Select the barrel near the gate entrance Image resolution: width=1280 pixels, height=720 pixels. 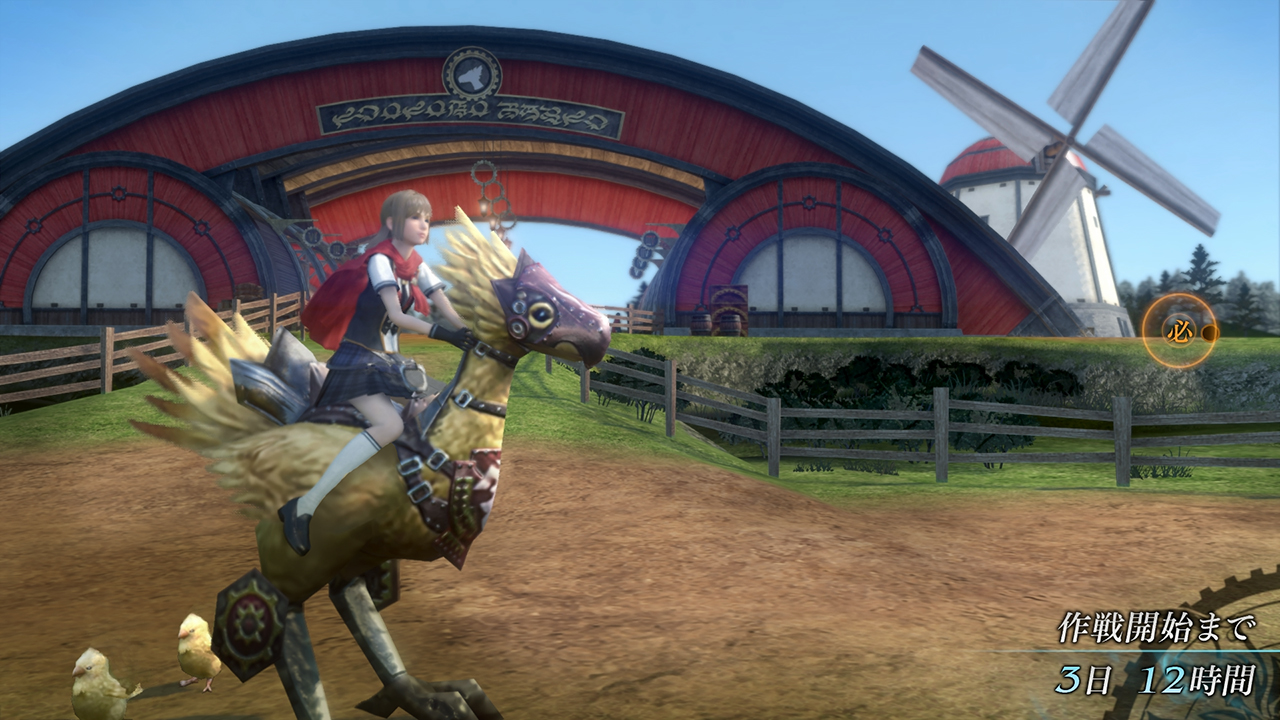(x=700, y=325)
